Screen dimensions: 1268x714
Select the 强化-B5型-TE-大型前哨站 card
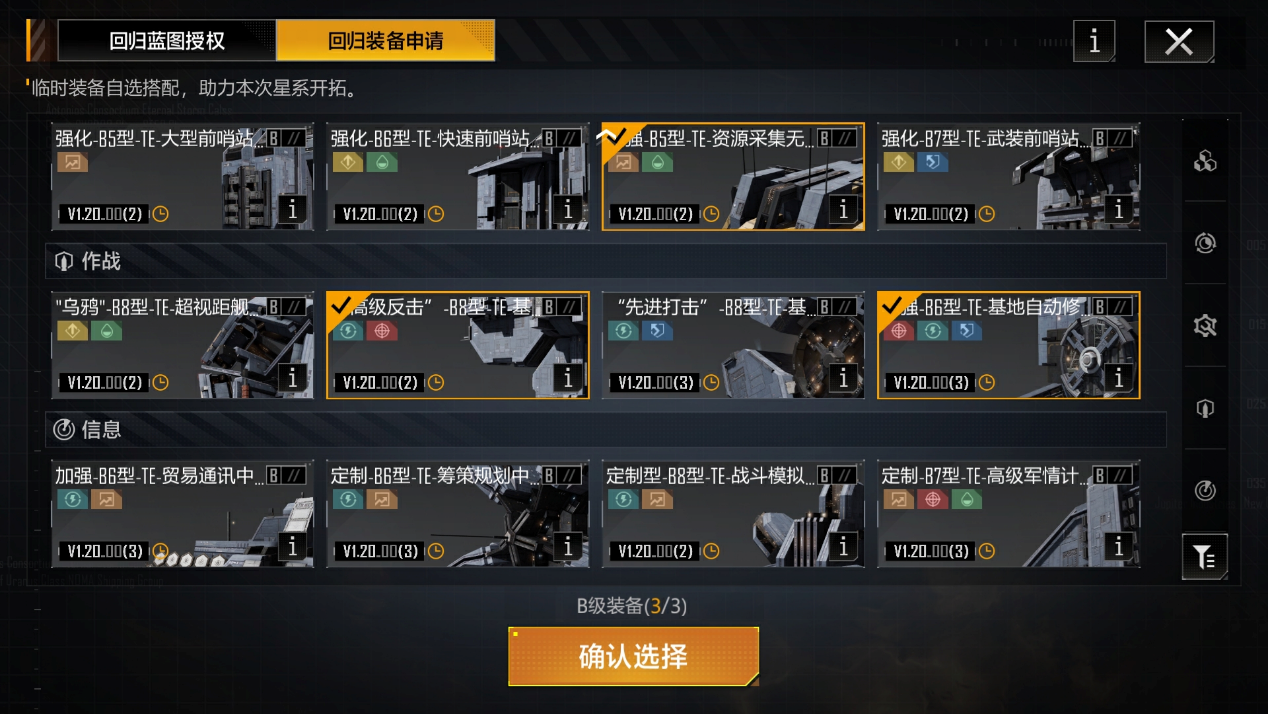pos(160,177)
